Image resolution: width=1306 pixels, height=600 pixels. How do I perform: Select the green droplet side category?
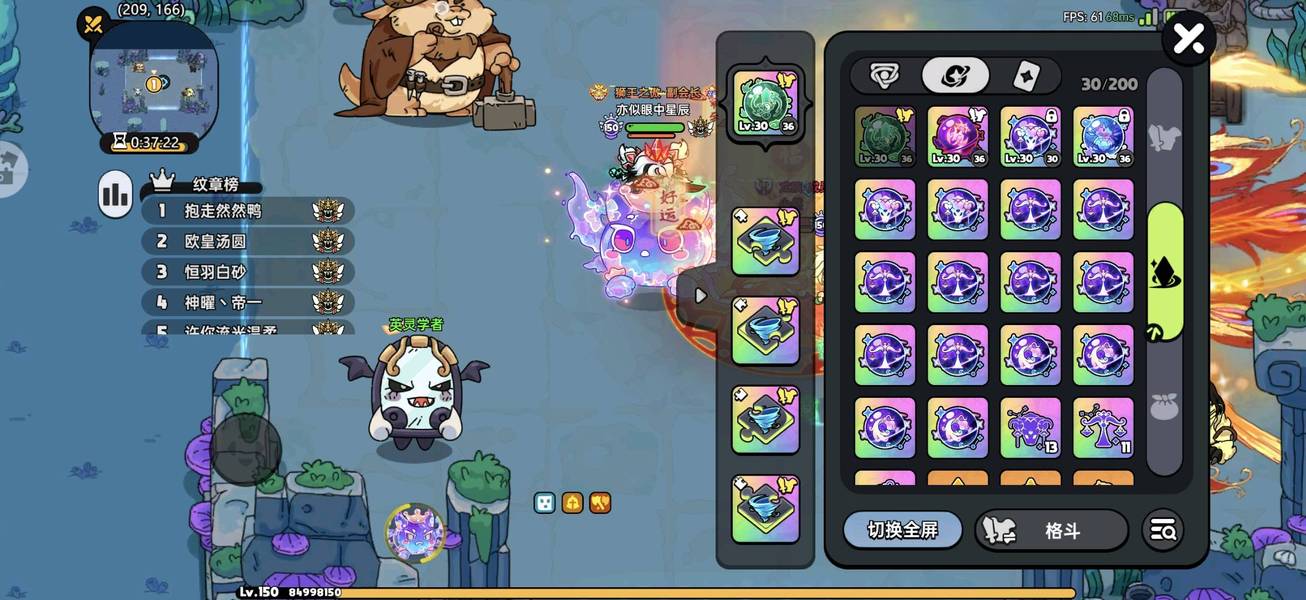tap(1165, 271)
